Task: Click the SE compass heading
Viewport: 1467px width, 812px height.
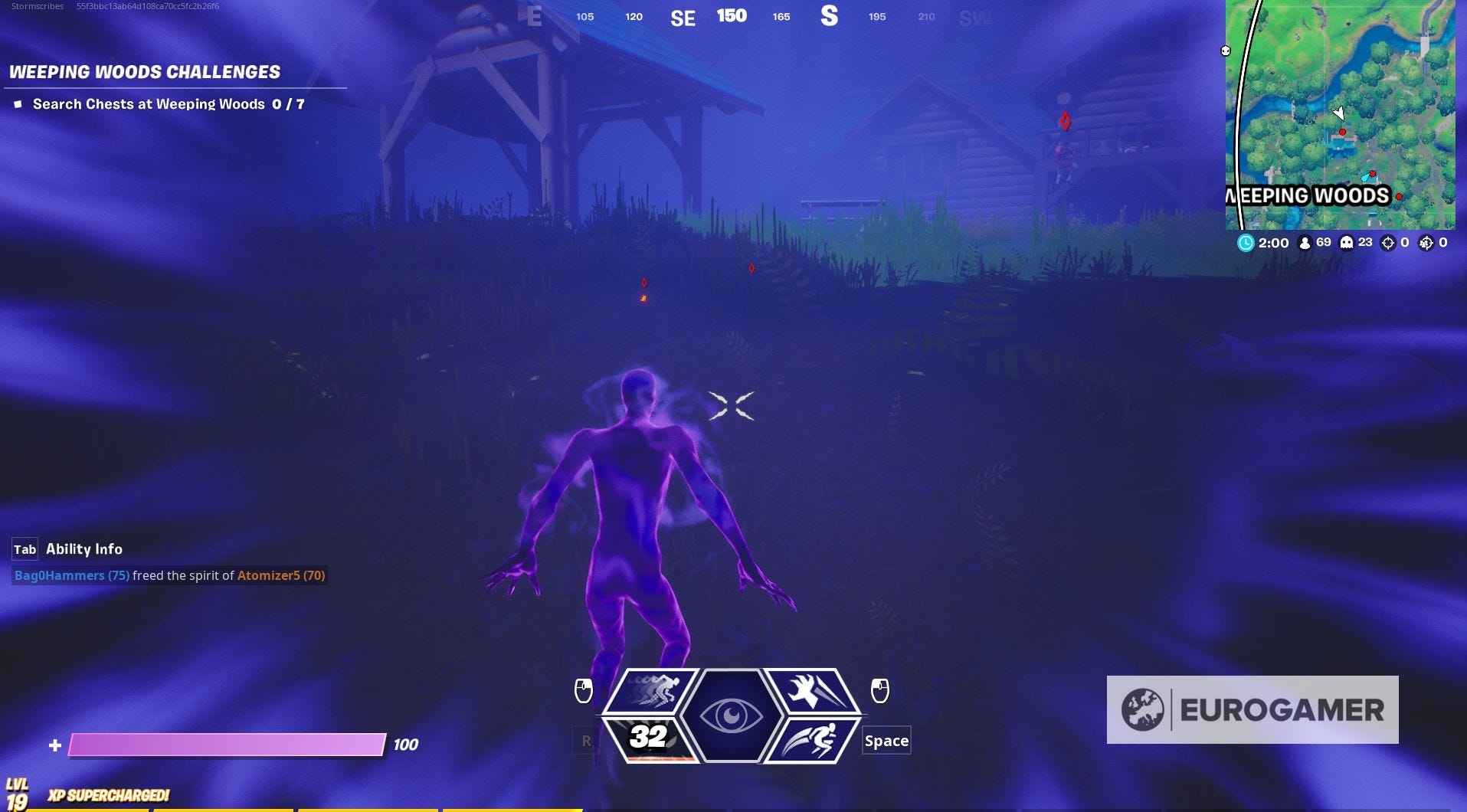Action: click(683, 17)
